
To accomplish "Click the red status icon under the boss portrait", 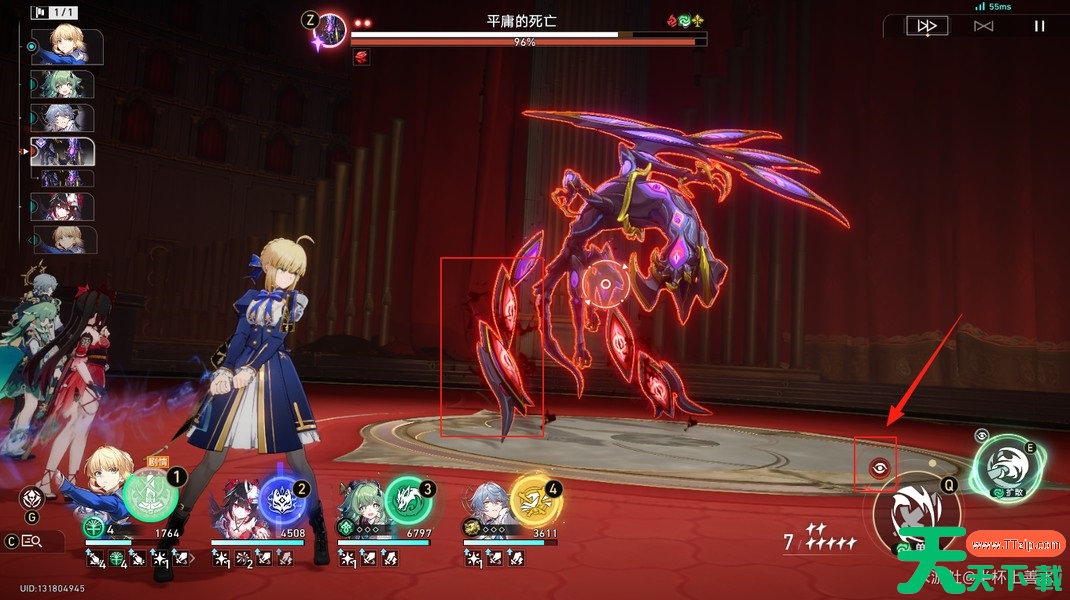I will click(361, 57).
